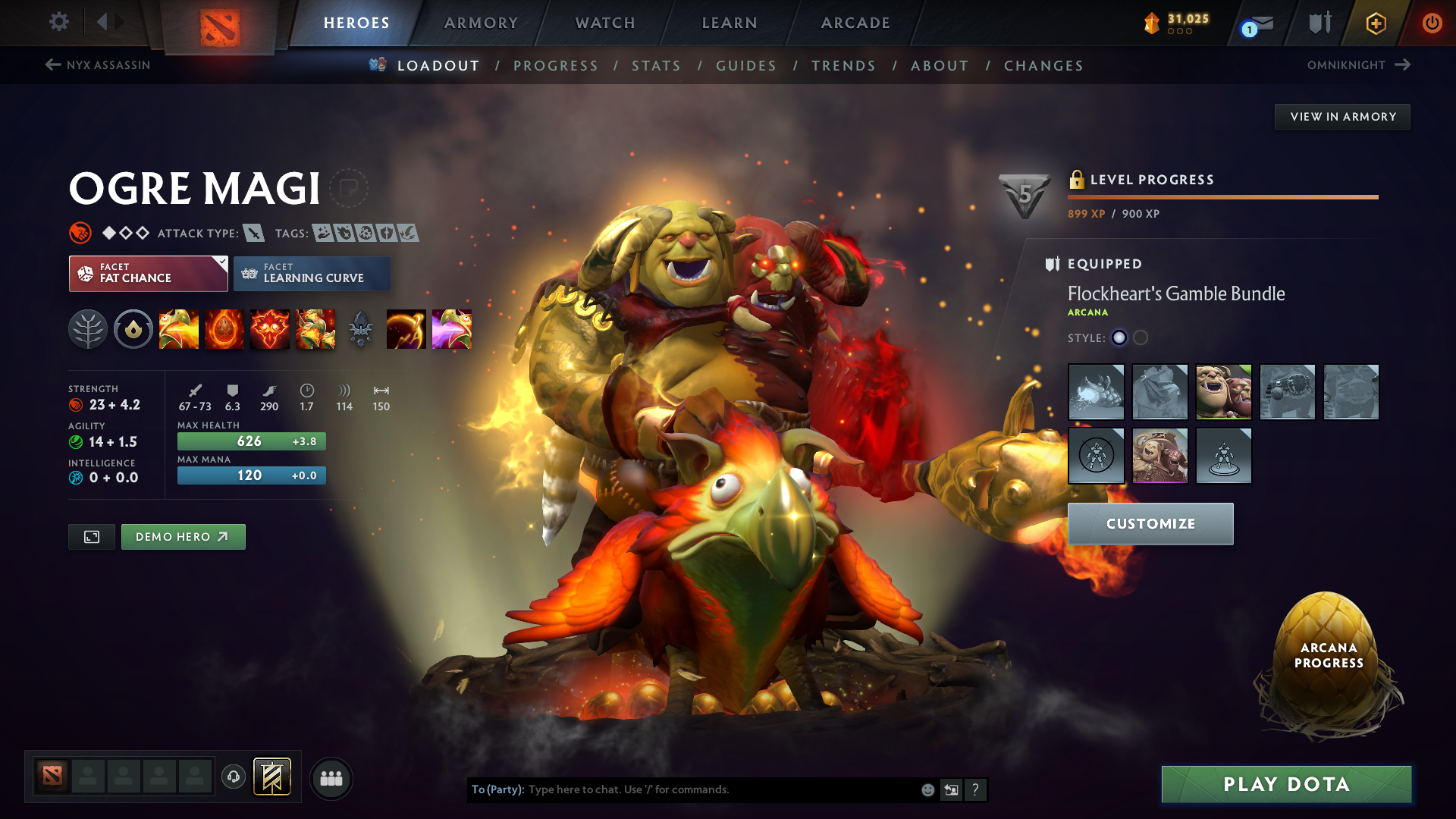
Task: Open voice chat via the headset icon
Action: 233,777
